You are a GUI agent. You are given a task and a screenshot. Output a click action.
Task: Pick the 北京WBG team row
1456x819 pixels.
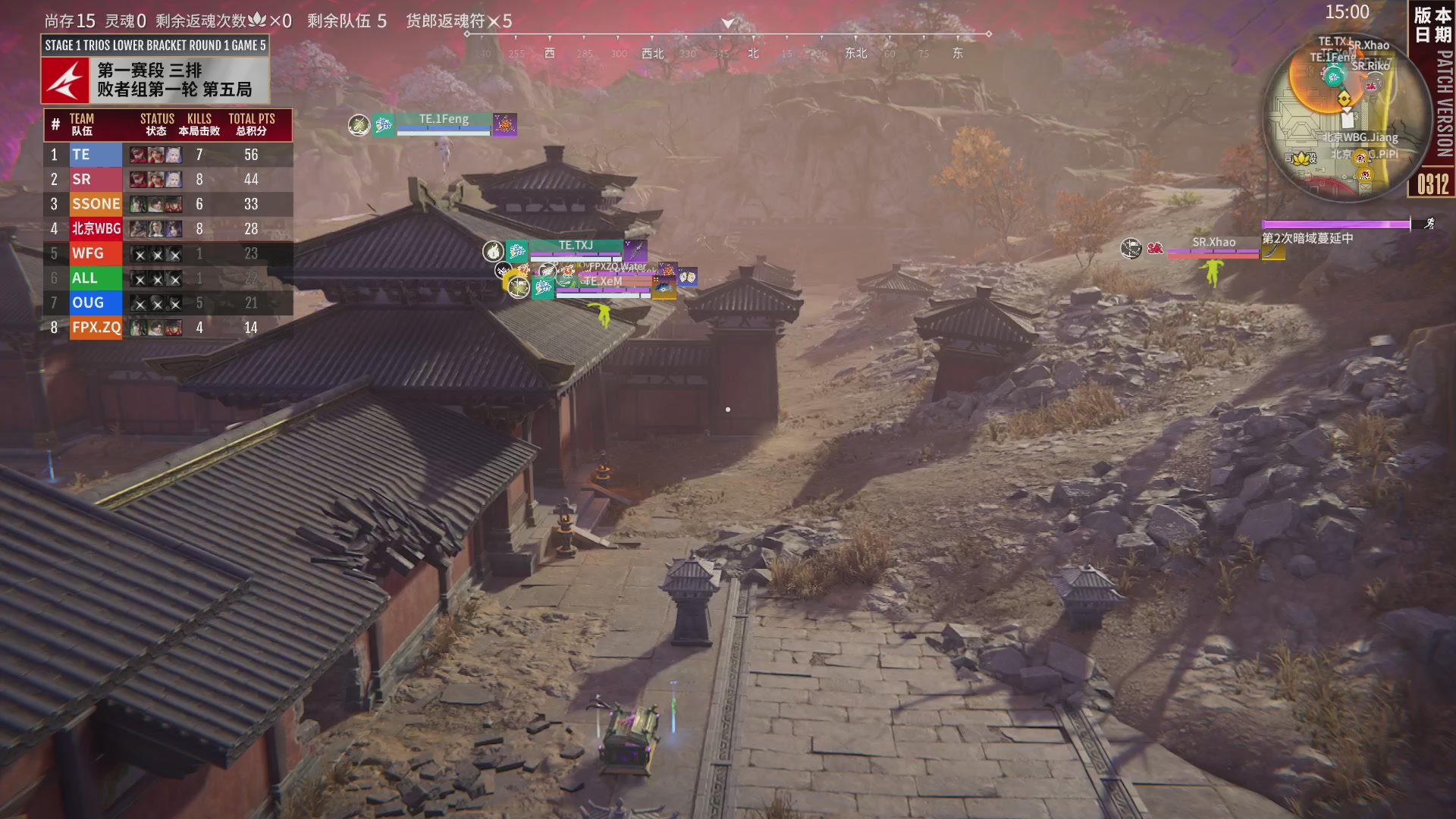tap(168, 229)
